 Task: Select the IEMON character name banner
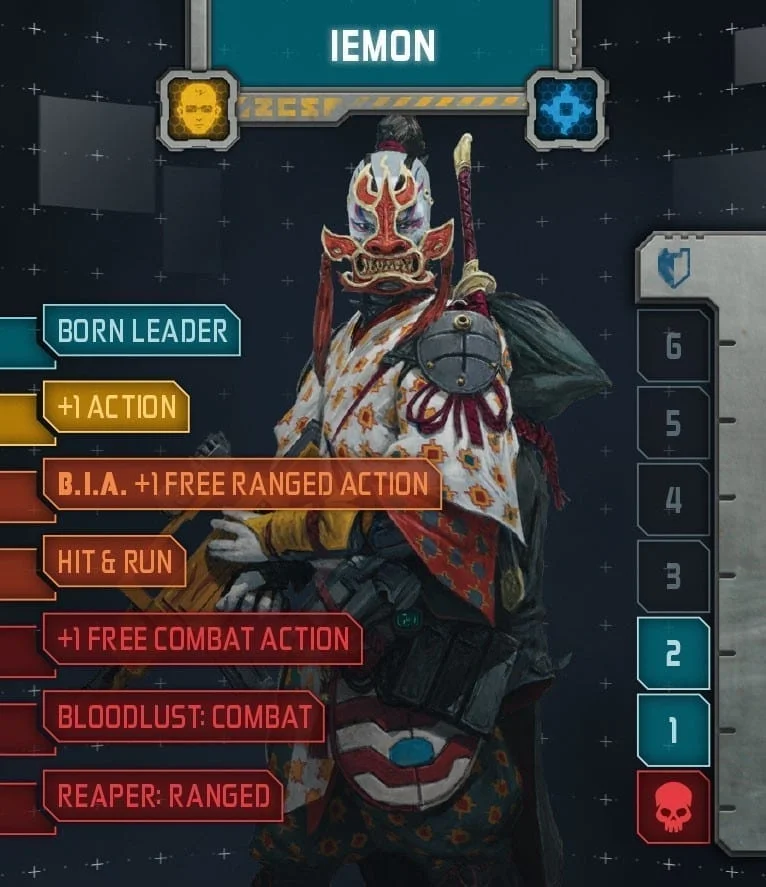coord(383,44)
